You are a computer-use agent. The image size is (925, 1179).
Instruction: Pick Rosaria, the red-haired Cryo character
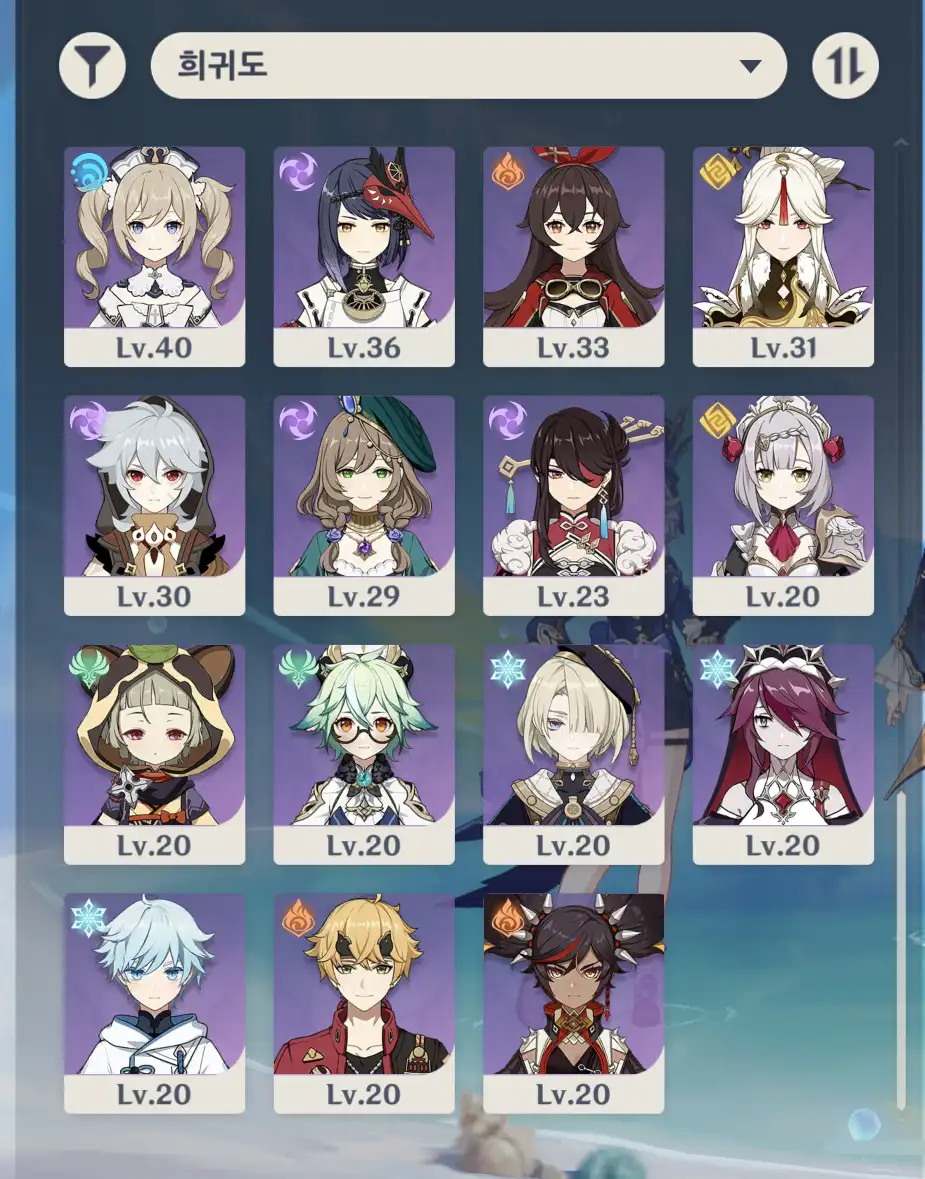point(783,754)
